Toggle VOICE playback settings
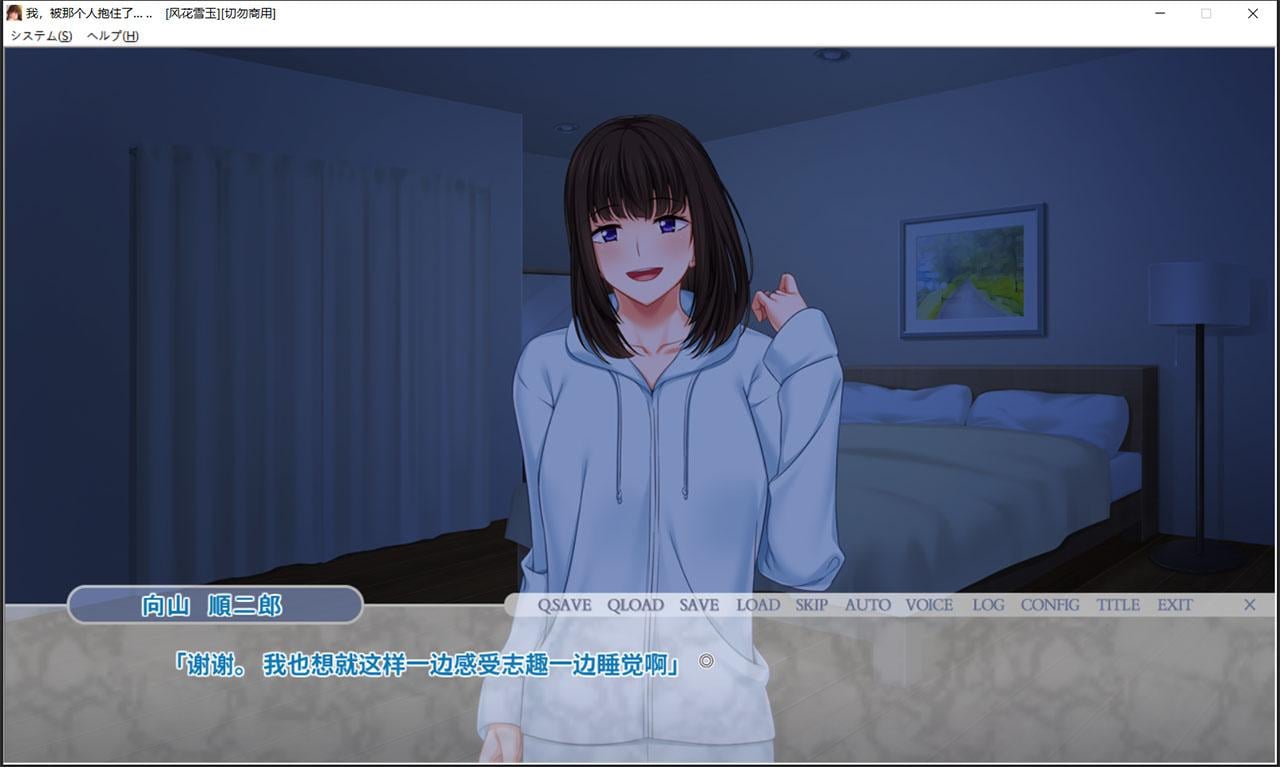 coord(929,604)
